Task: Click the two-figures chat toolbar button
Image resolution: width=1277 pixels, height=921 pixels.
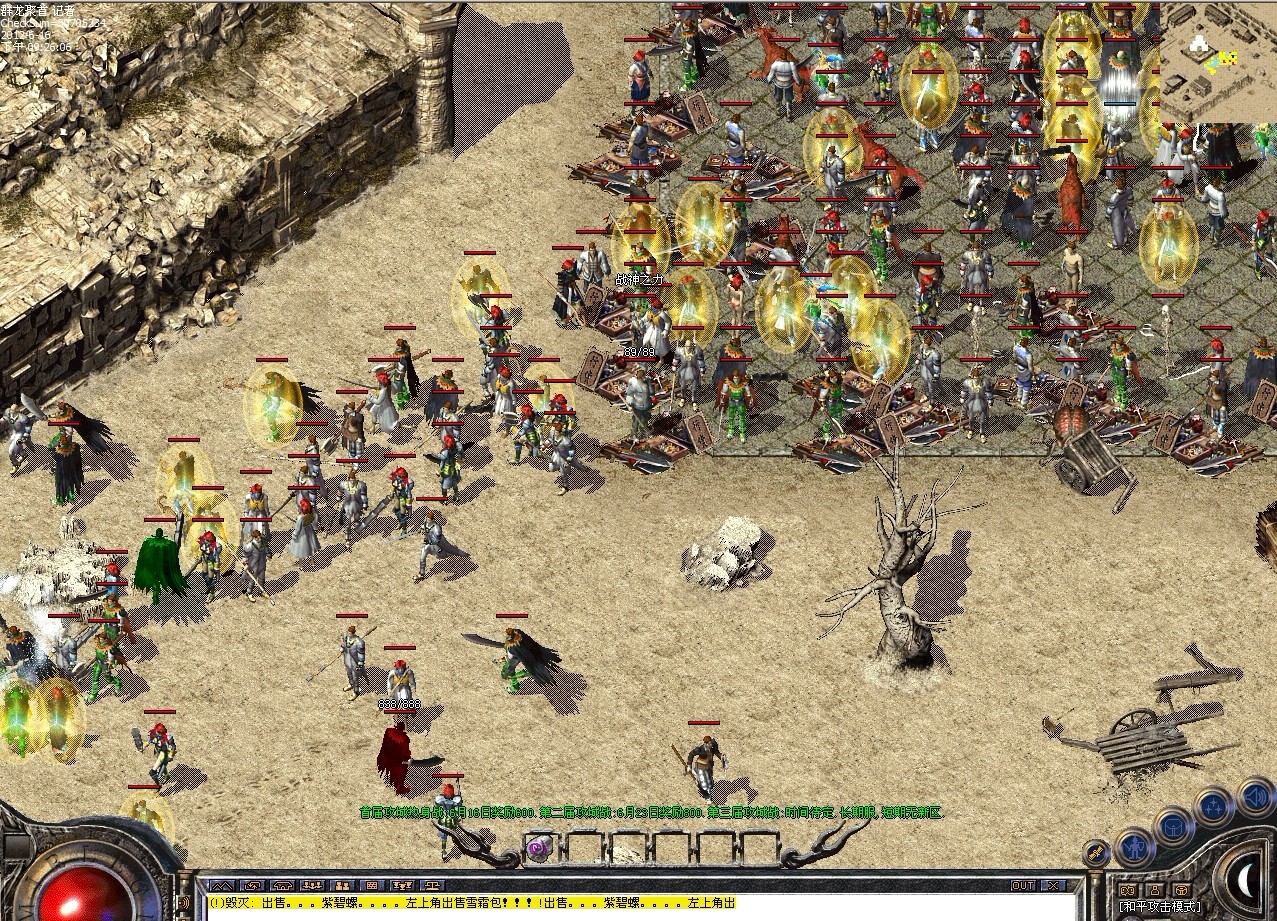Action: click(343, 886)
